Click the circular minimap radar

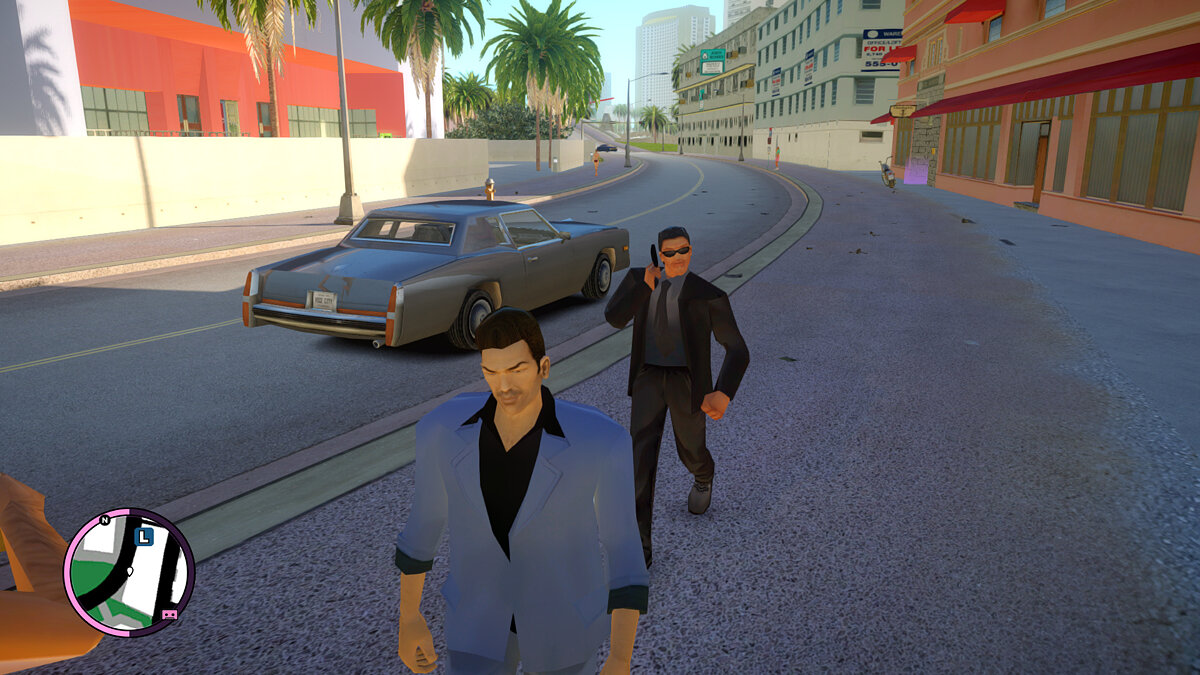(x=129, y=573)
